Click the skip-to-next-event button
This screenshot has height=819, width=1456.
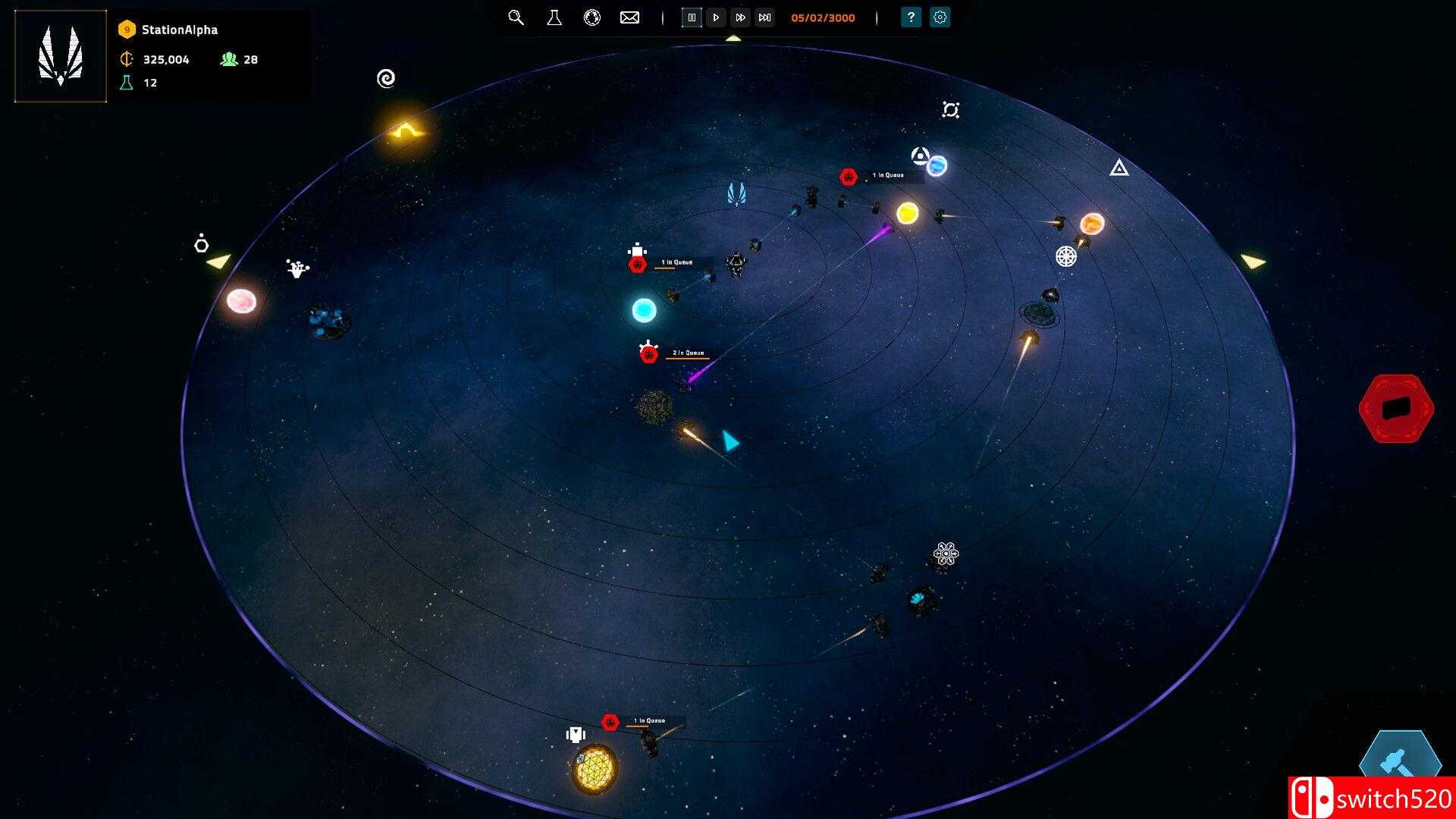click(764, 17)
